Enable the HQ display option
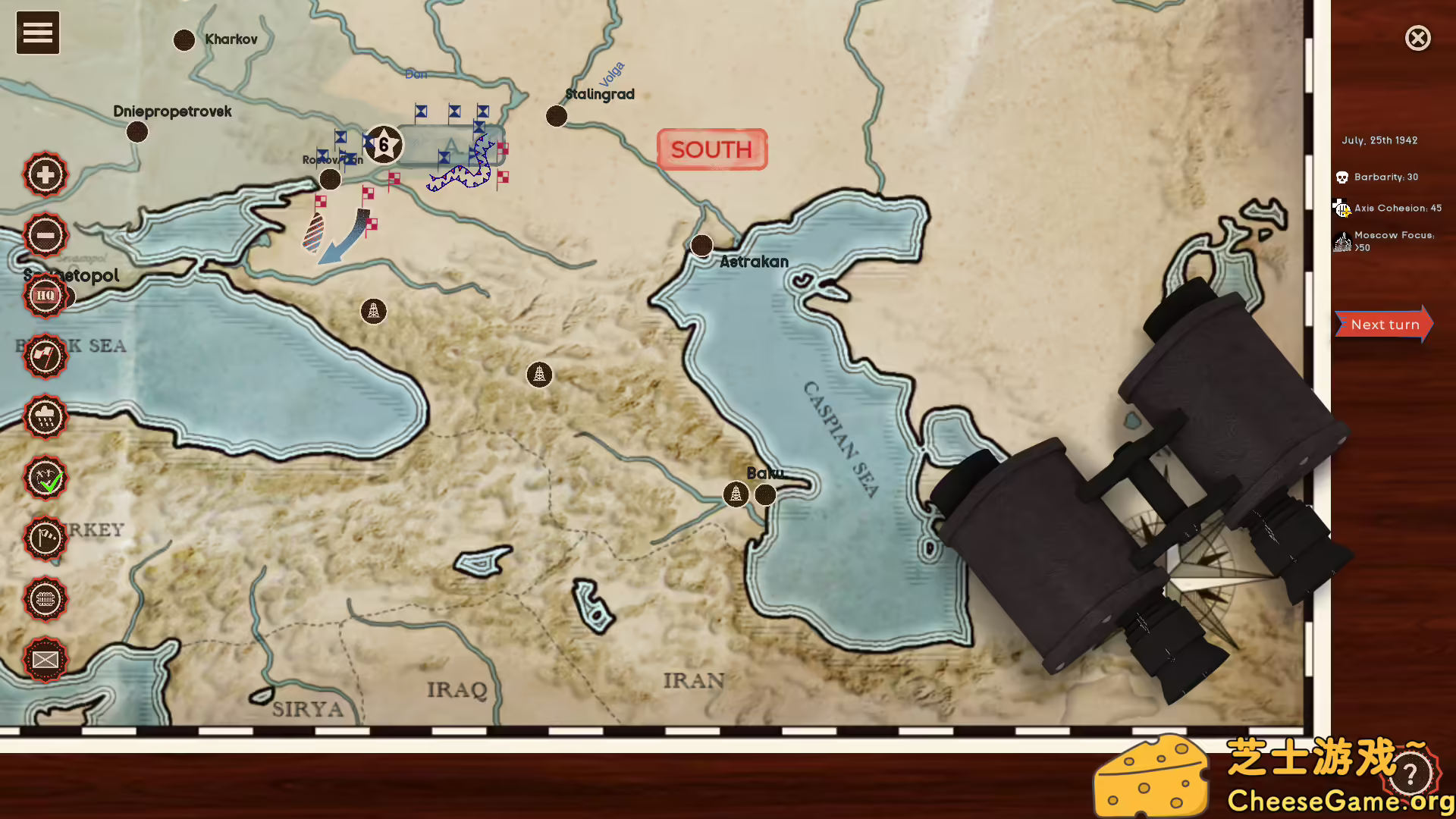The height and width of the screenshot is (819, 1456). point(45,296)
